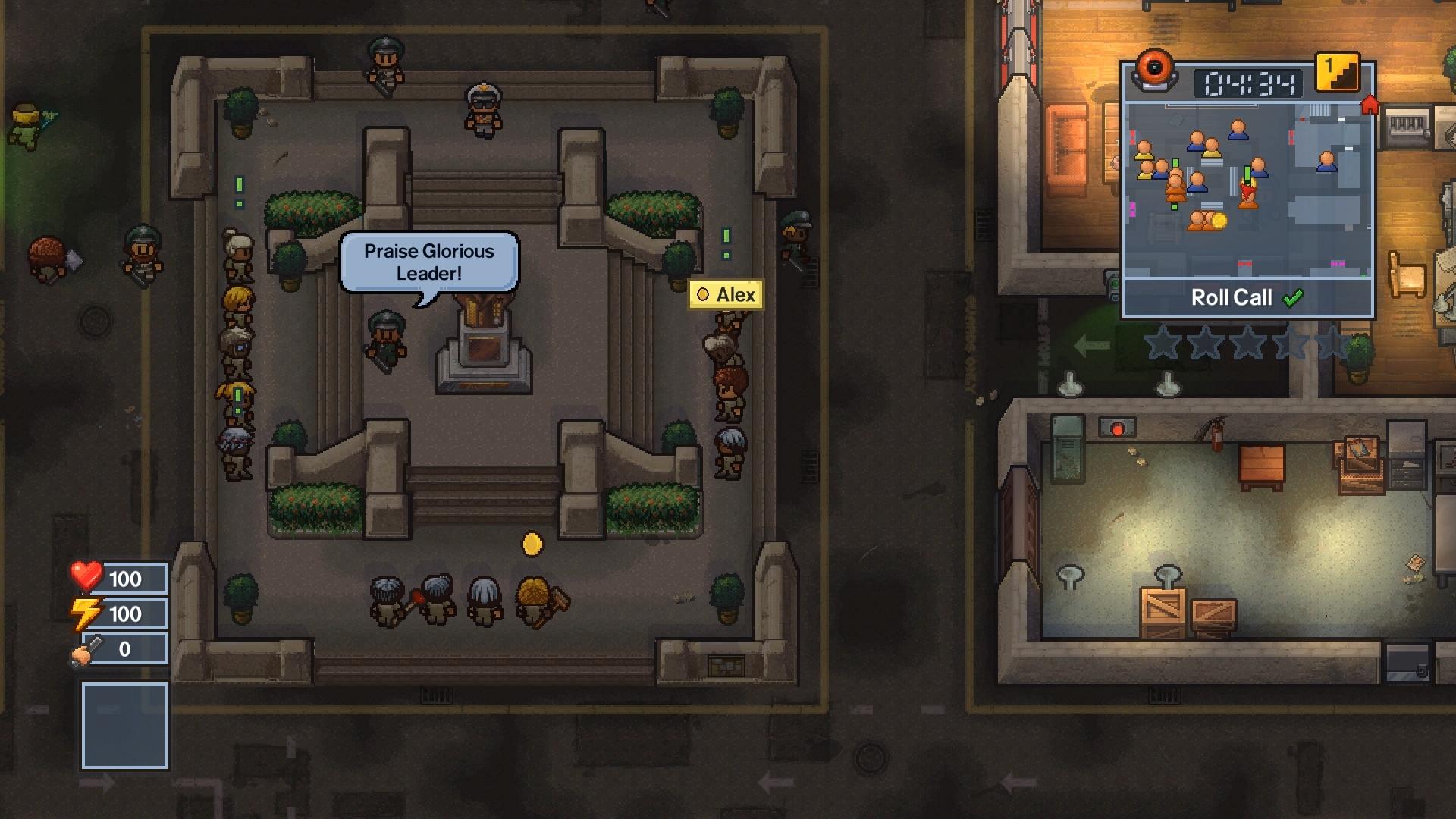Image resolution: width=1456 pixels, height=819 pixels.
Task: Select the baton strength stat icon
Action: coord(83,649)
